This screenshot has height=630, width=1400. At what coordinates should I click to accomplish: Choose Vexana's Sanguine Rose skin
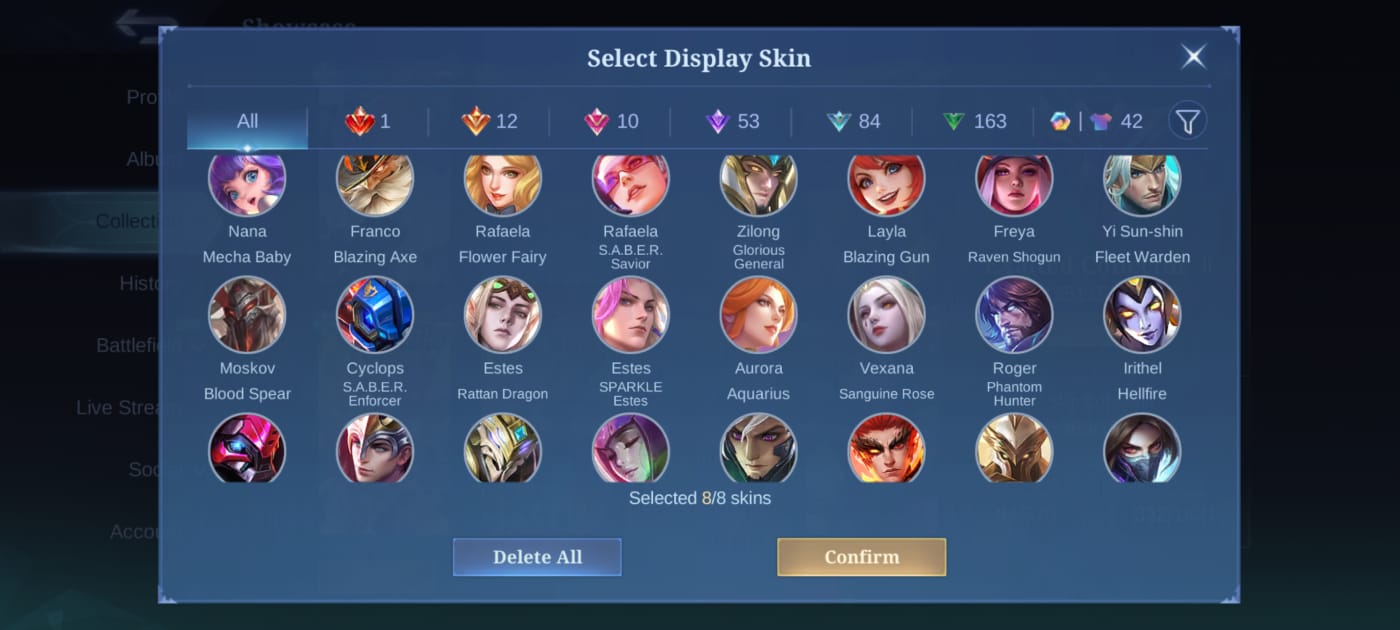(886, 315)
